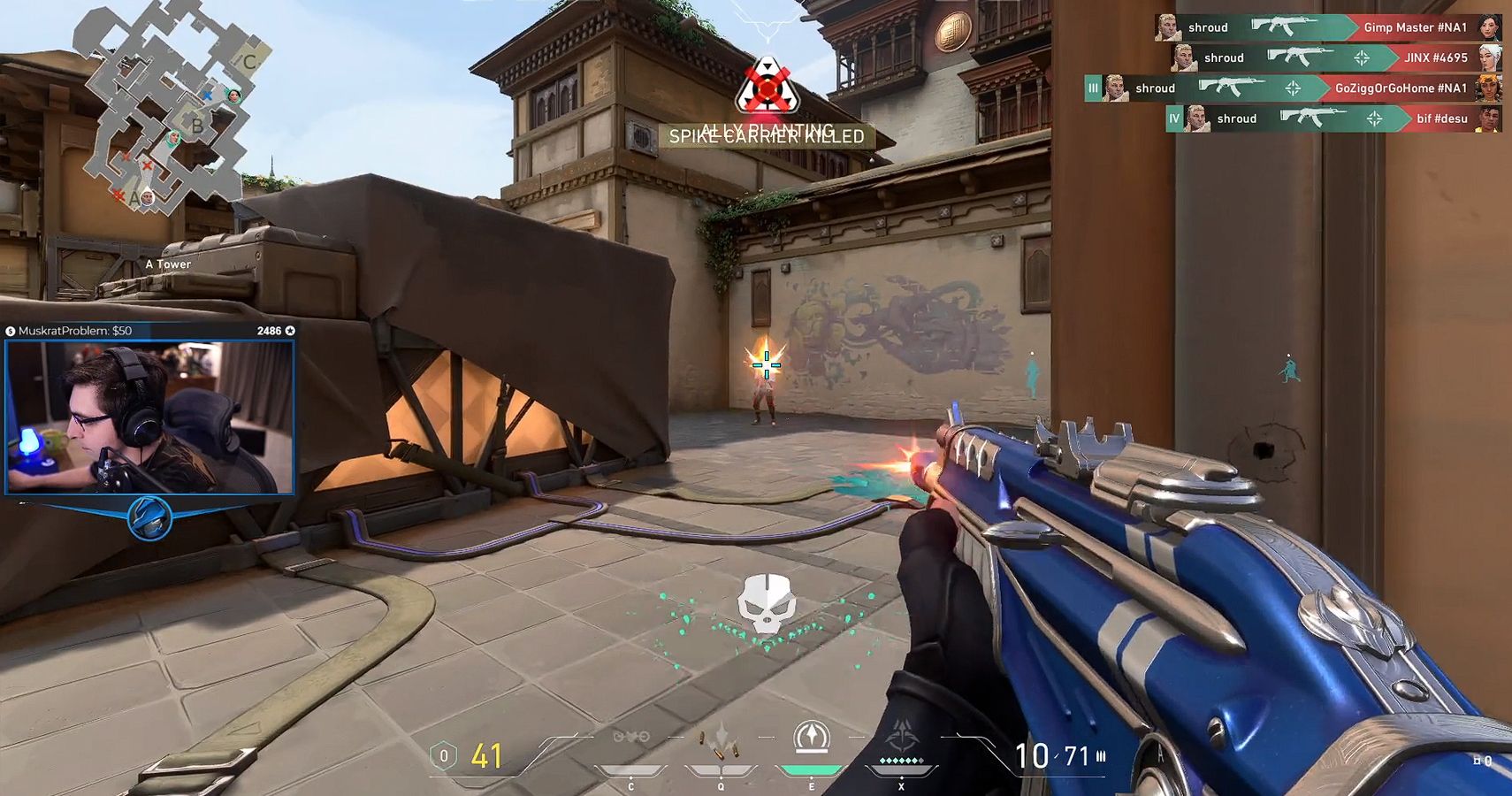Click the red spike carrier killed icon

(767, 87)
